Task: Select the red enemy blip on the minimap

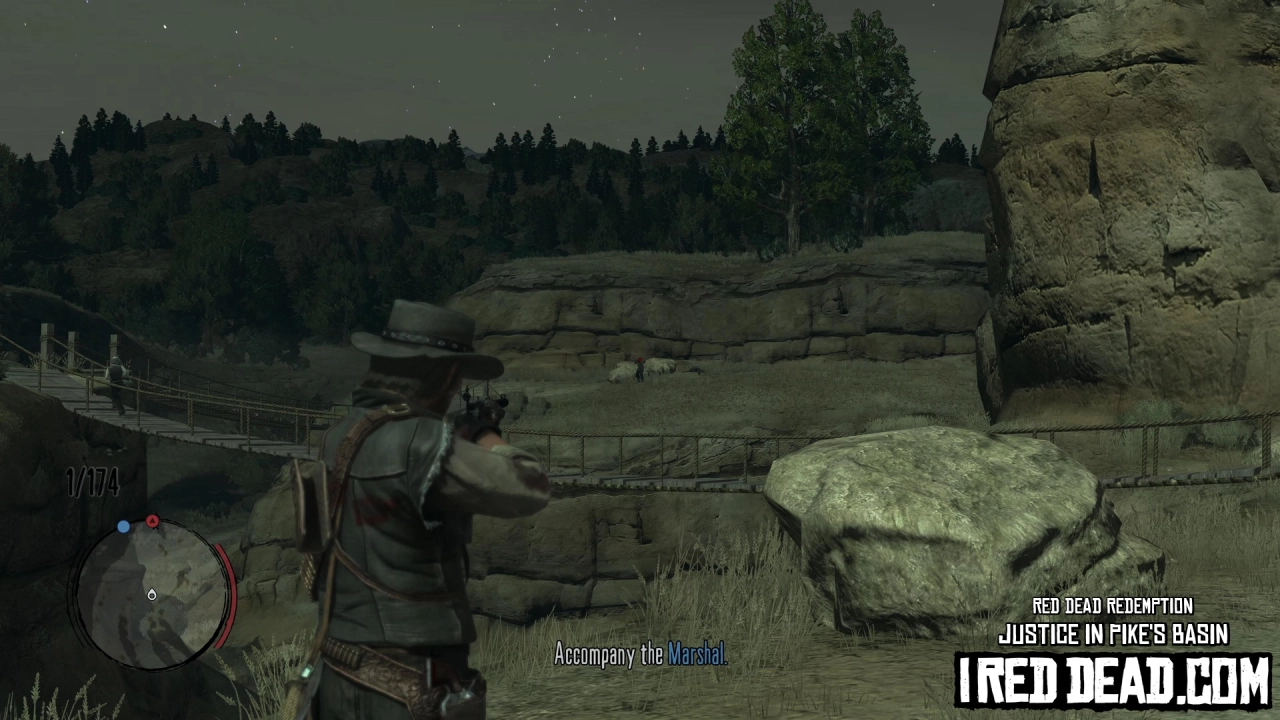Action: 152,521
